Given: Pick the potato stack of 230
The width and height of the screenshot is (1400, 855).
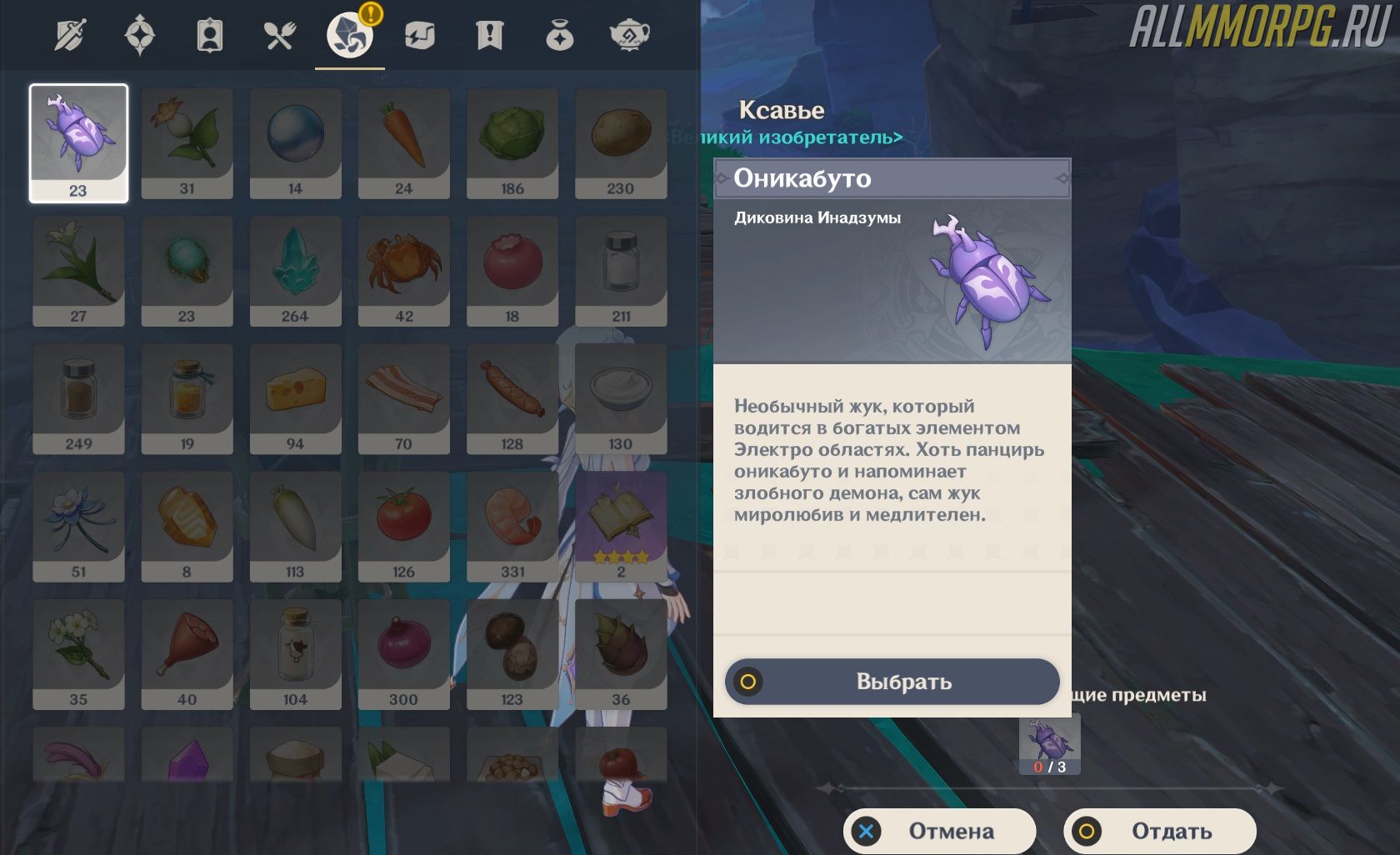Looking at the screenshot, I should click(620, 142).
